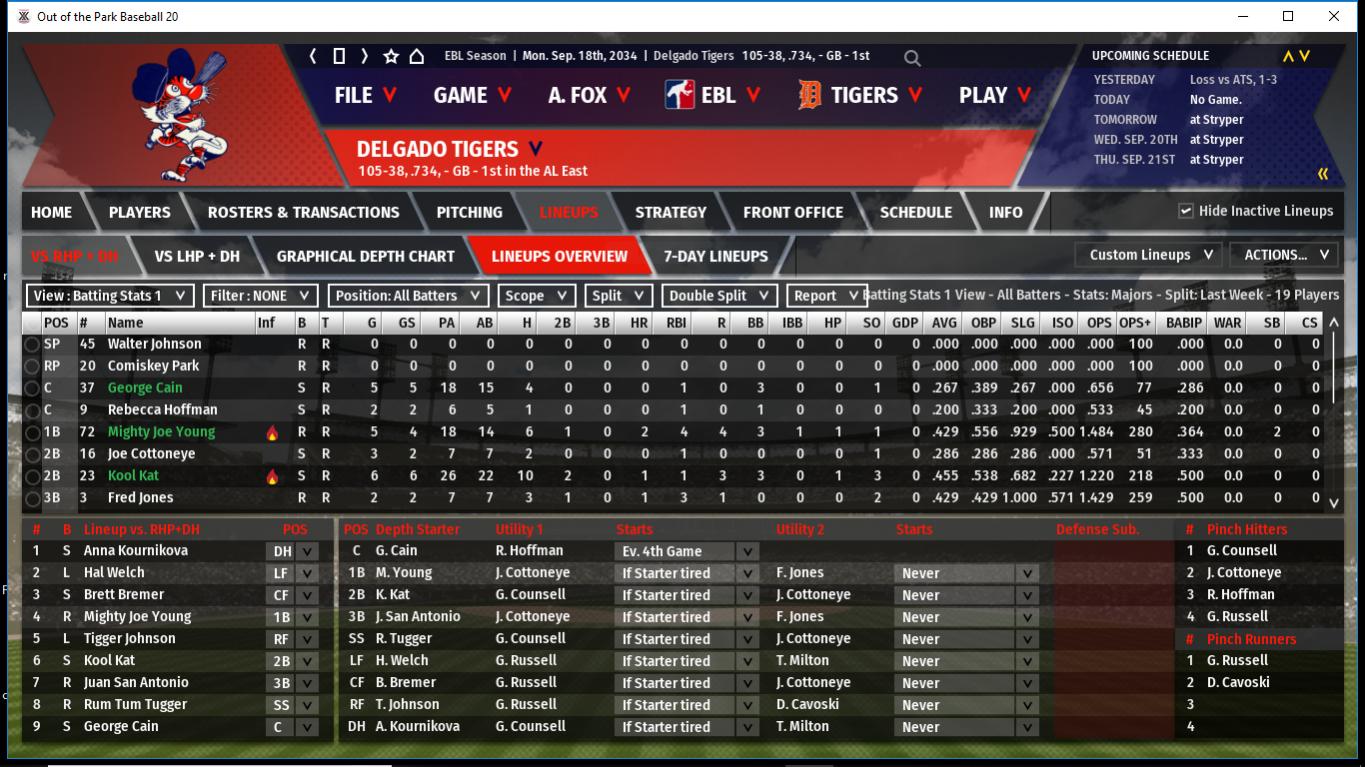This screenshot has width=1365, height=767.
Task: Click the magnifying glass search icon
Action: point(912,58)
